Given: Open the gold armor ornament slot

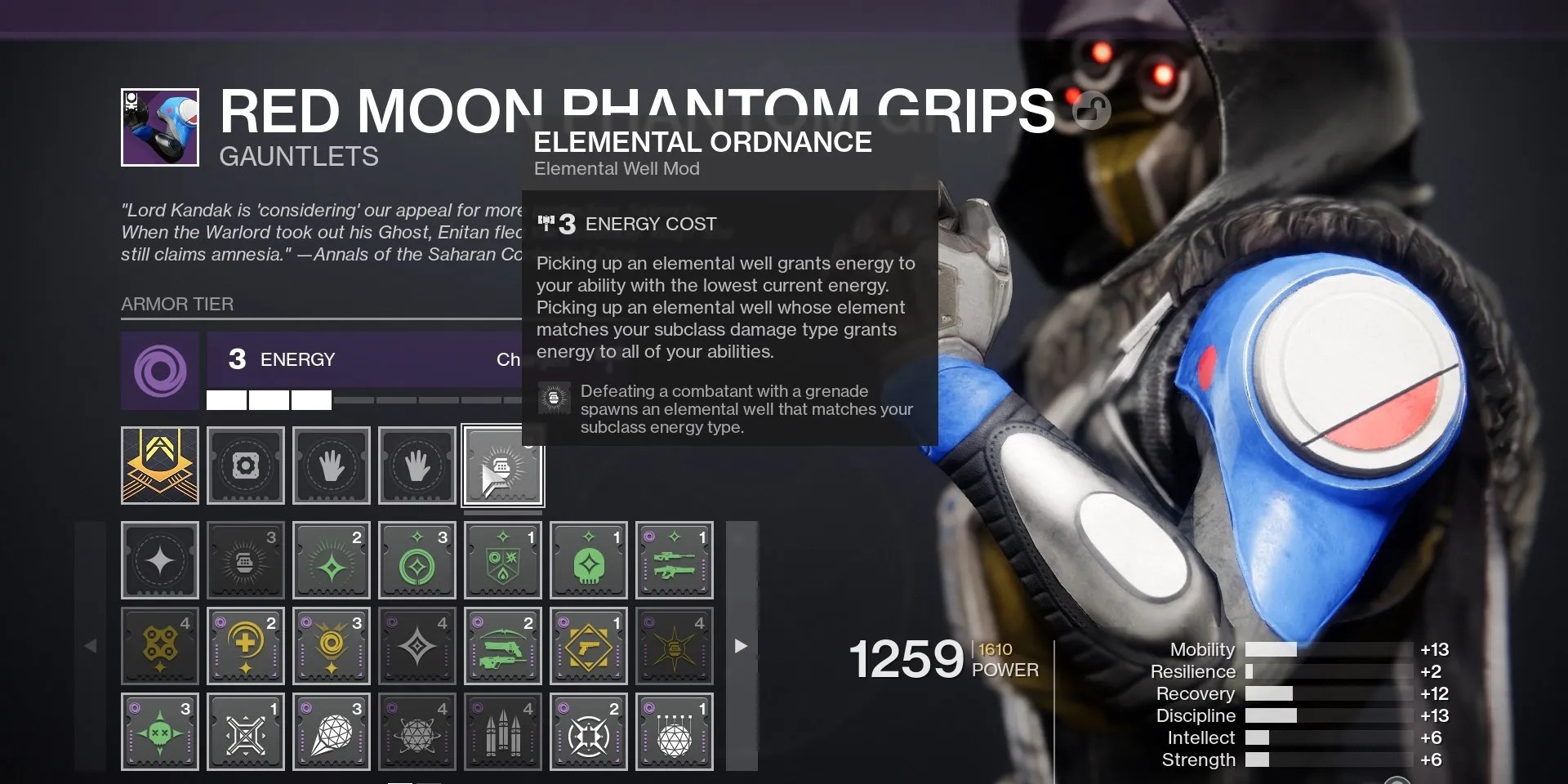Looking at the screenshot, I should 160,465.
